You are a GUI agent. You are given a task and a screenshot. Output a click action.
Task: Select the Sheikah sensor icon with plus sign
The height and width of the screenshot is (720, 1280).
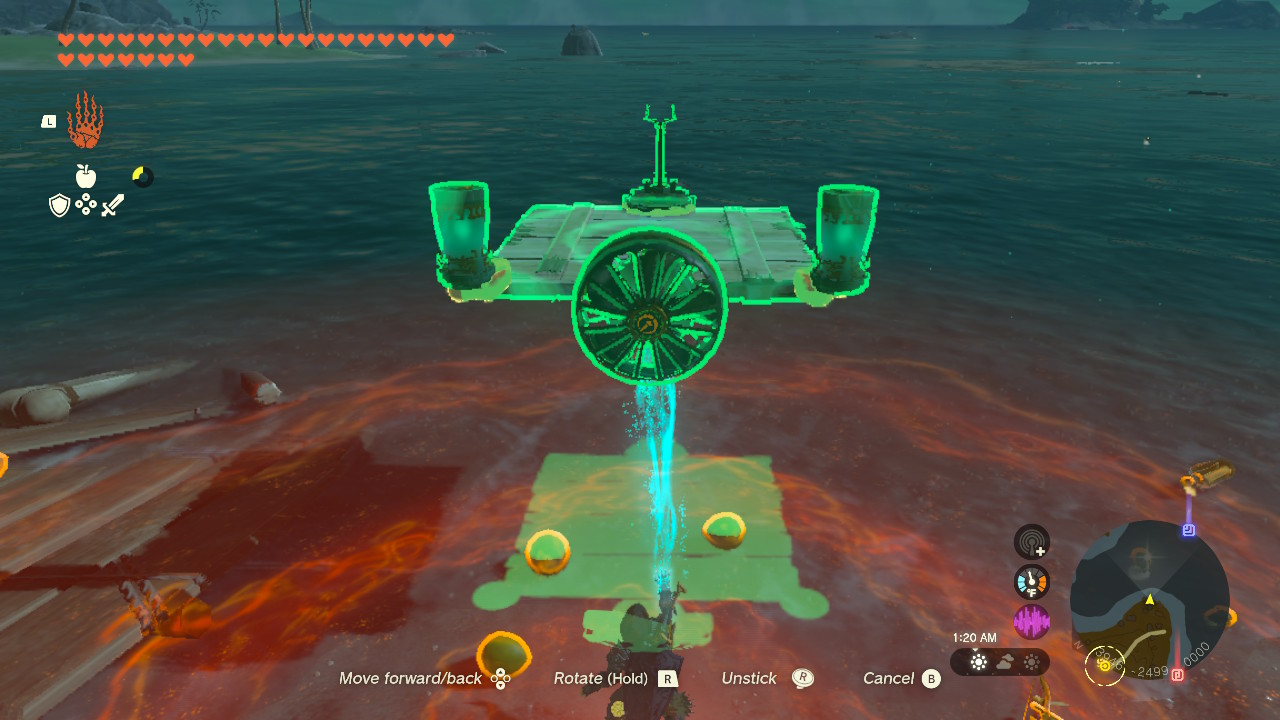point(1030,544)
